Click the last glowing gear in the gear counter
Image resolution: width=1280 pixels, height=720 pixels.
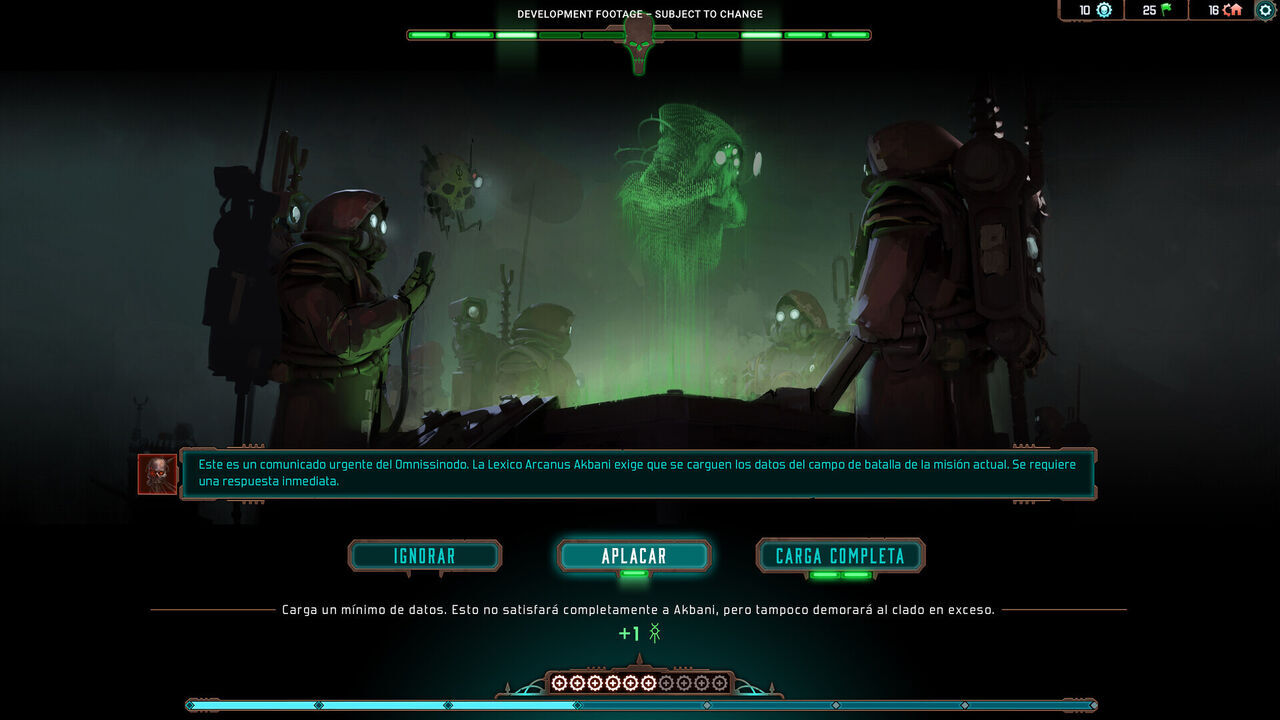click(x=650, y=683)
